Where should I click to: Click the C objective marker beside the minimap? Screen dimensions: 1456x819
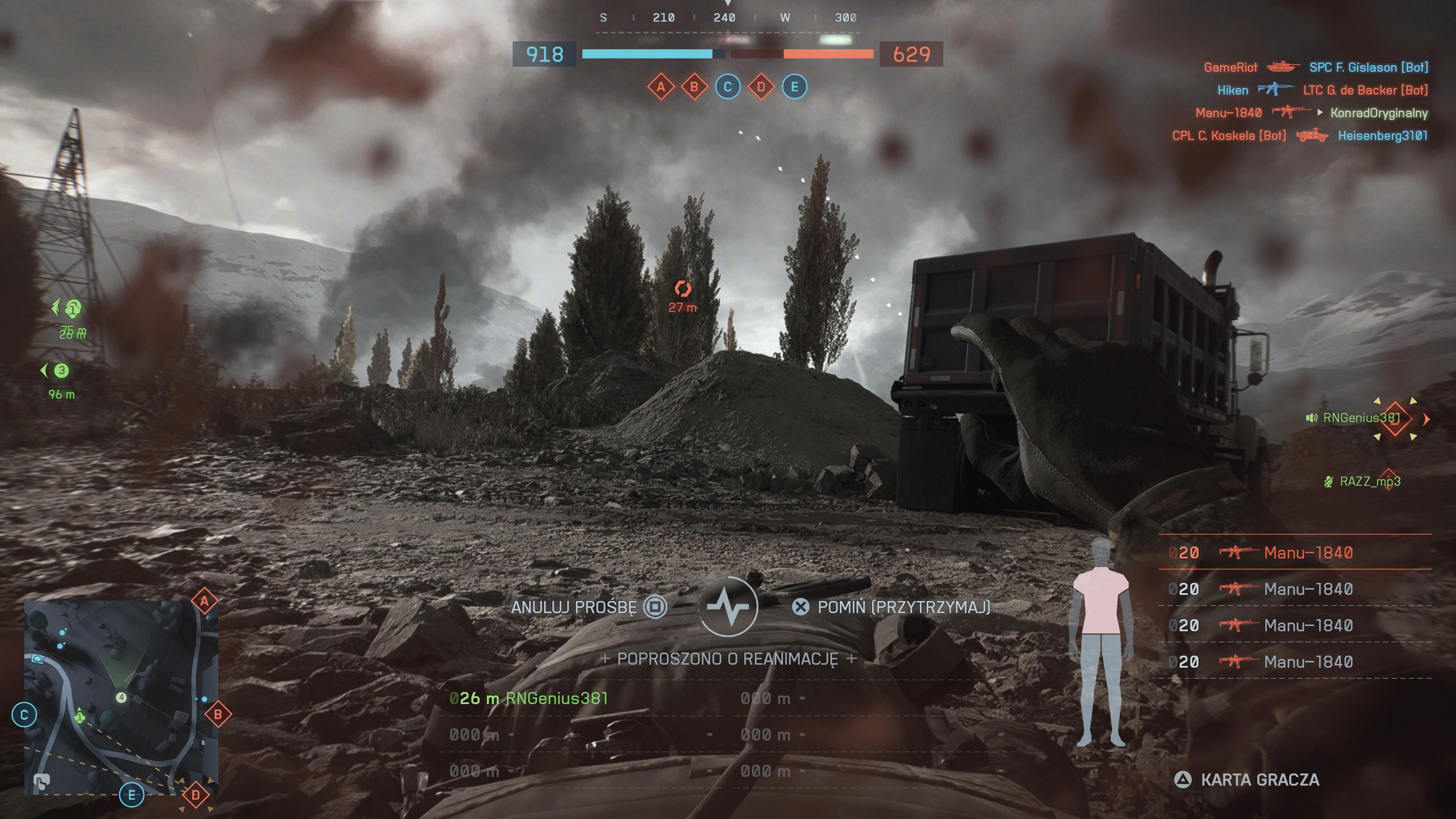click(24, 715)
